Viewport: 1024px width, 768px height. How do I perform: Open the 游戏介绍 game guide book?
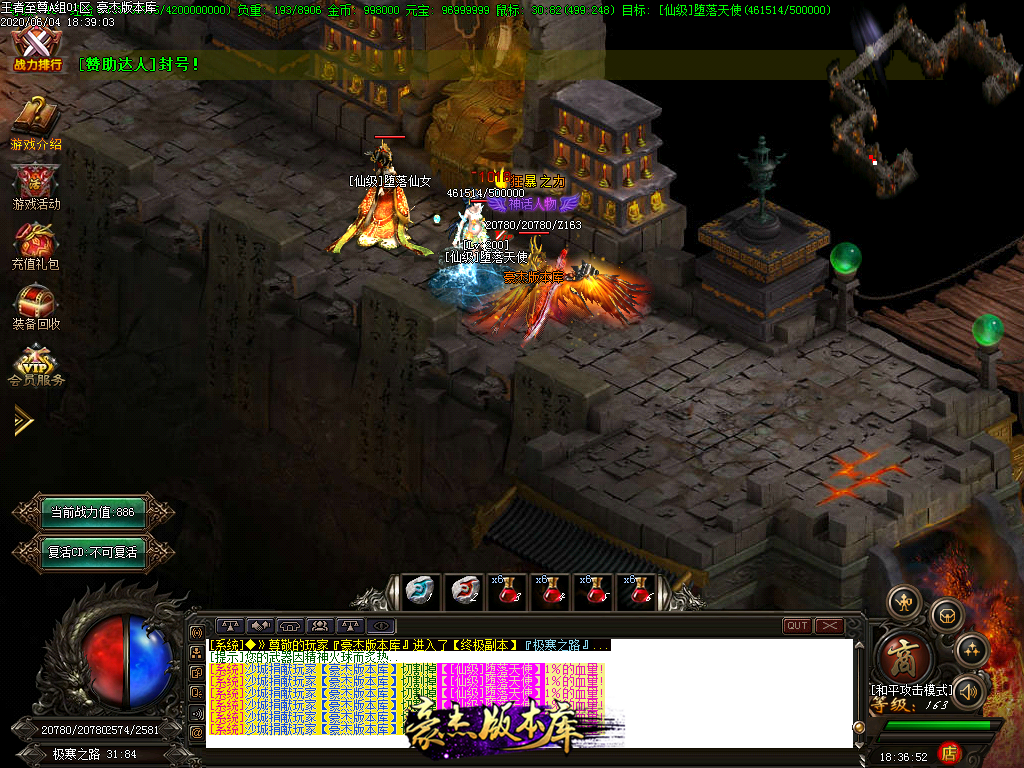click(36, 120)
